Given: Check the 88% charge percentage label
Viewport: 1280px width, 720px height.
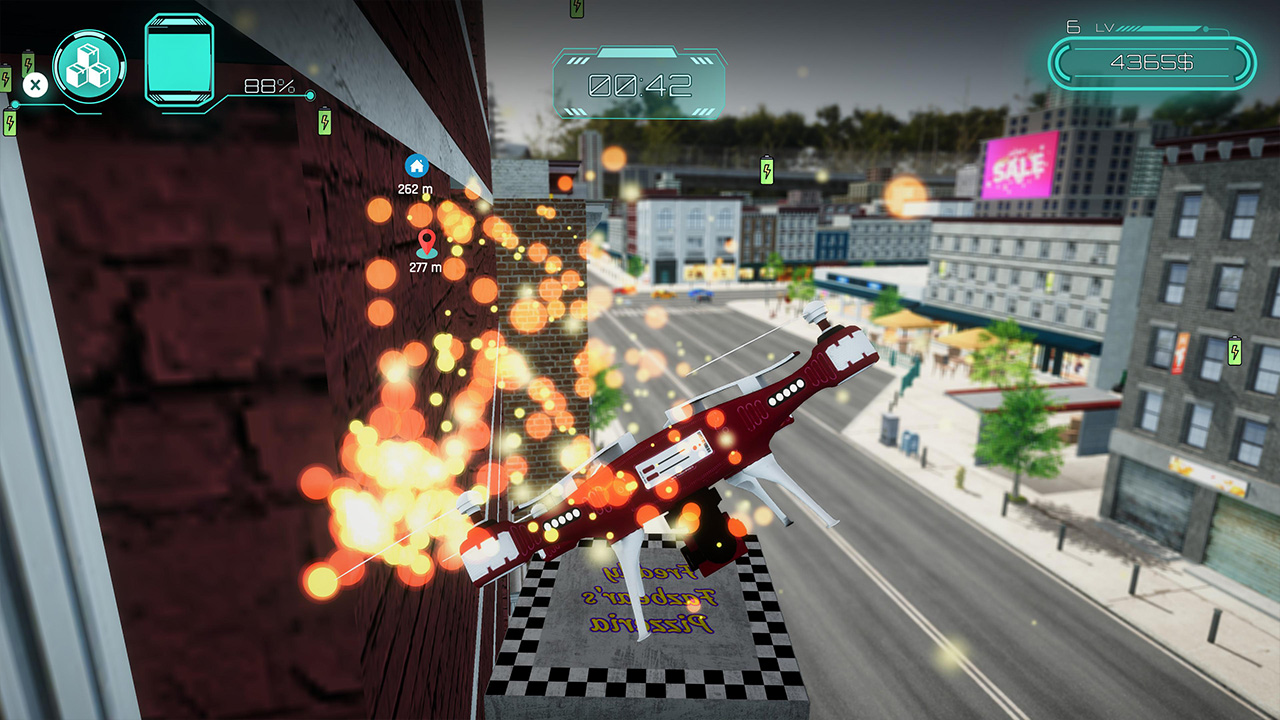Looking at the screenshot, I should 268,87.
